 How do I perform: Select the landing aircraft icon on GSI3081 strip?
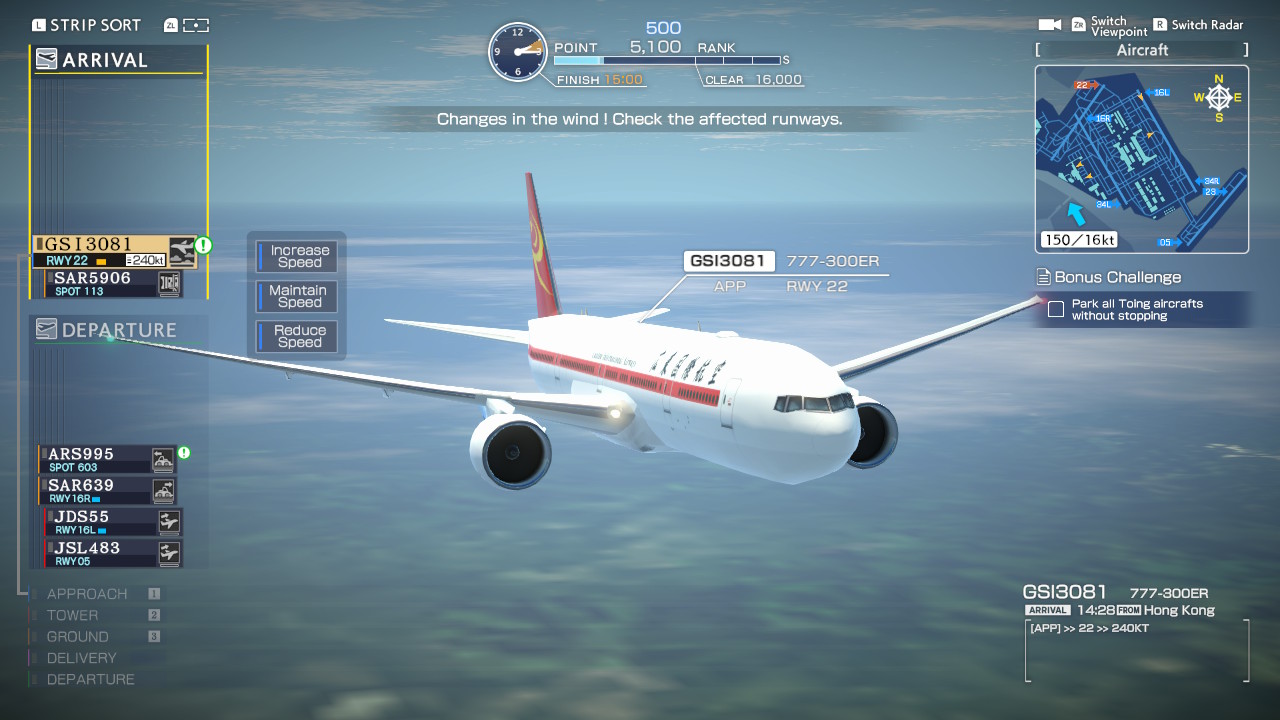click(181, 252)
